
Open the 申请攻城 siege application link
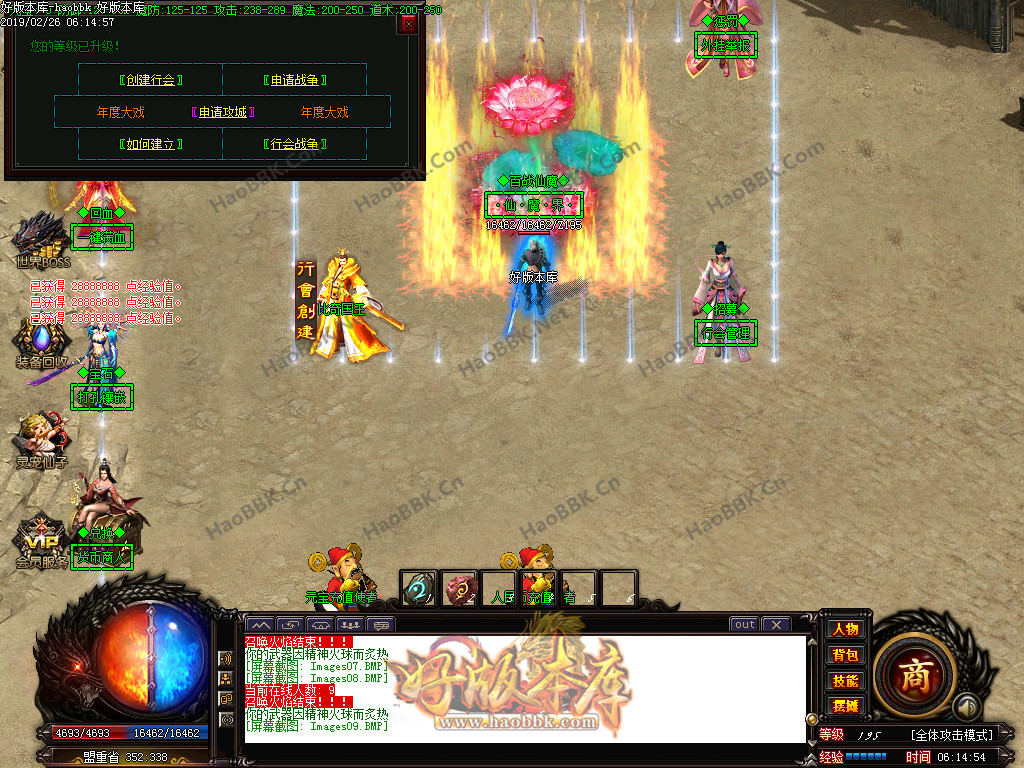(x=222, y=112)
